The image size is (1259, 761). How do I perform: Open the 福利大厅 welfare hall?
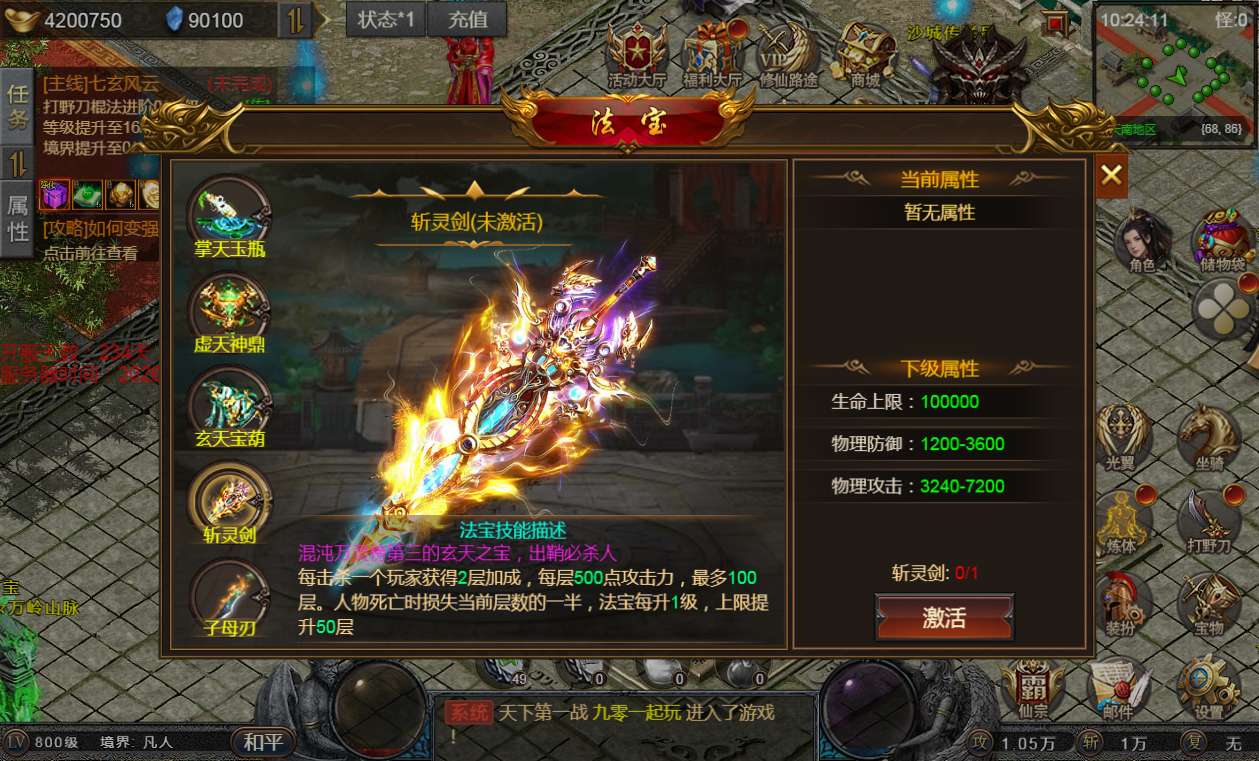[712, 53]
